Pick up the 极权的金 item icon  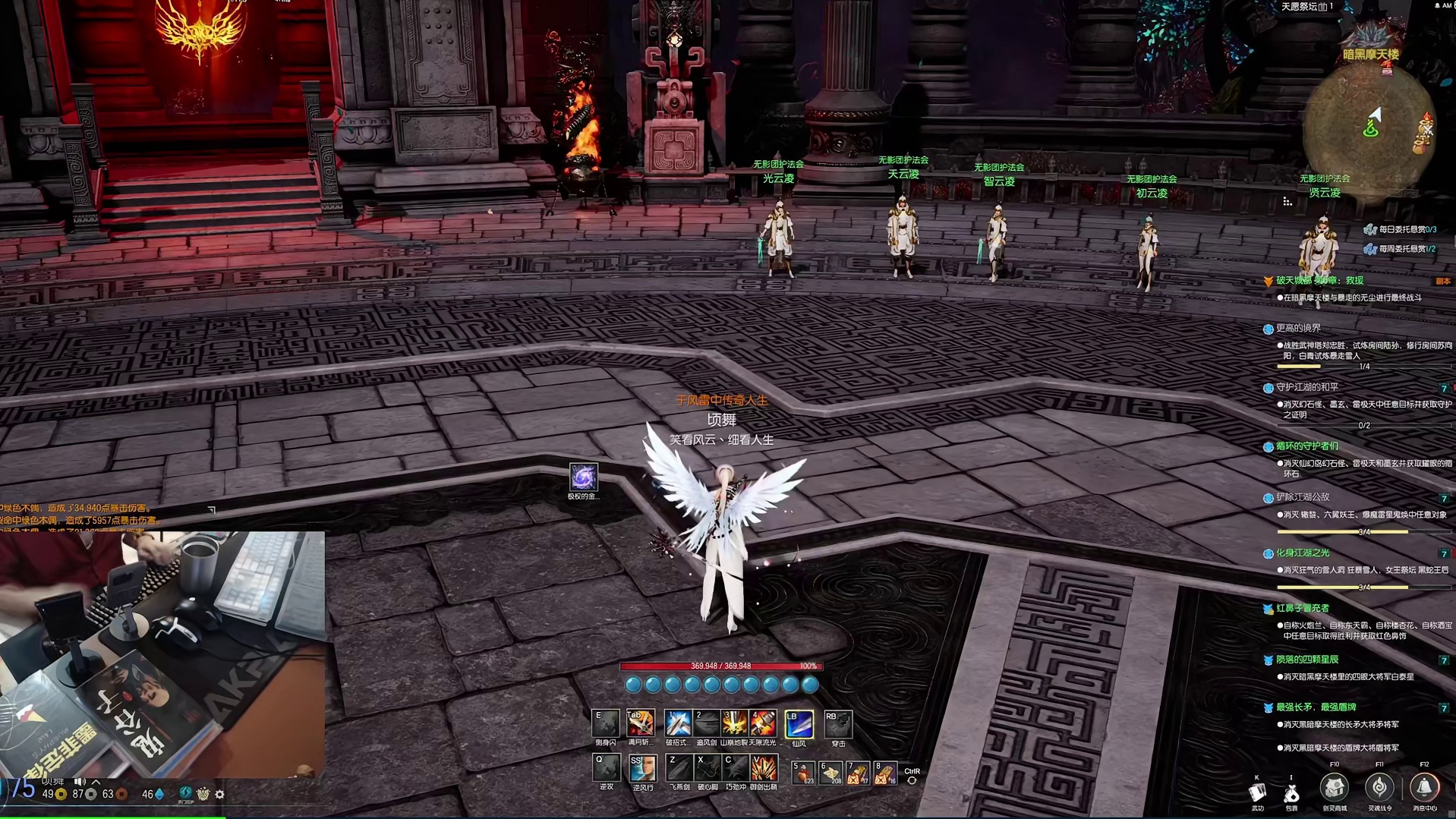[x=583, y=477]
